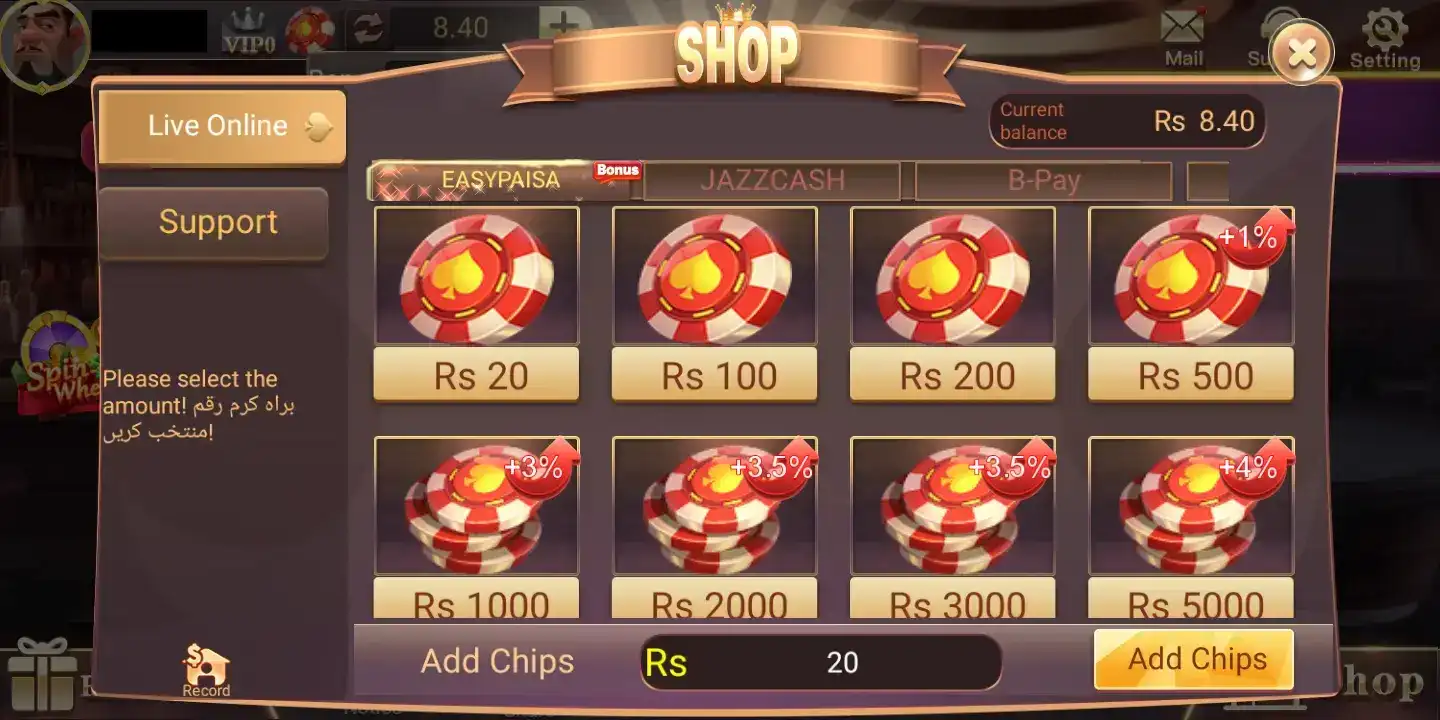Click the Add Chips button
This screenshot has height=720, width=1440.
tap(1193, 659)
